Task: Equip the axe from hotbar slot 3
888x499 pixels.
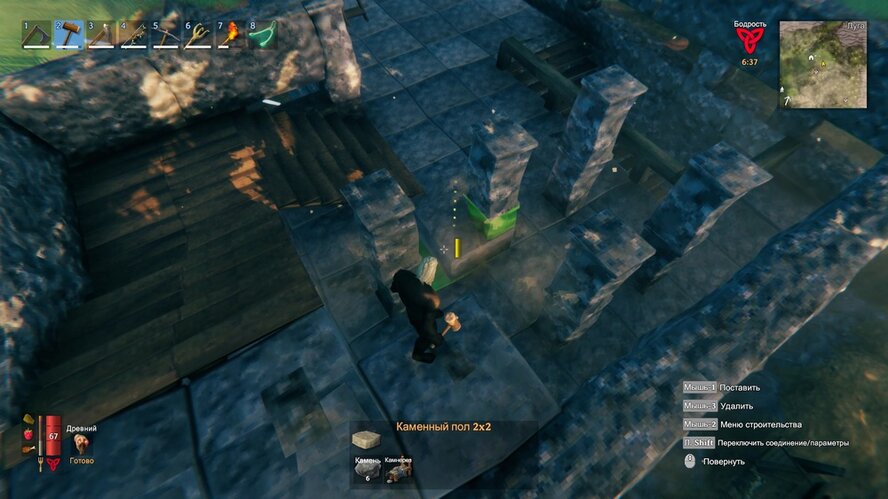Action: [x=101, y=34]
